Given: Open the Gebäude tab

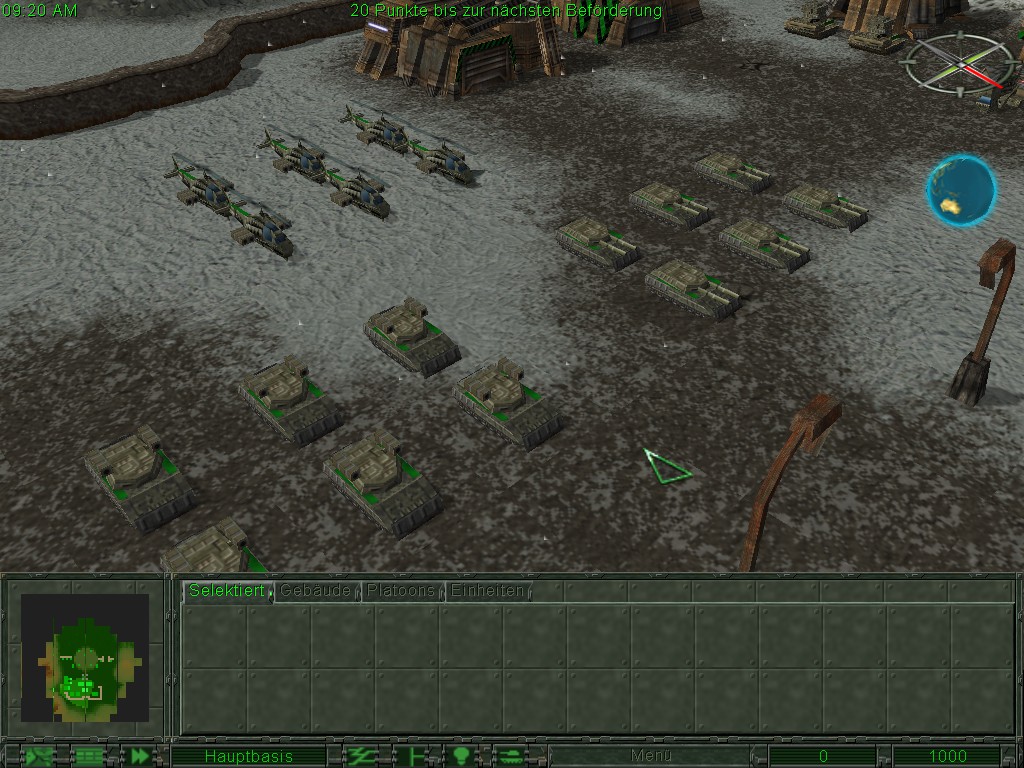Looking at the screenshot, I should pos(316,591).
